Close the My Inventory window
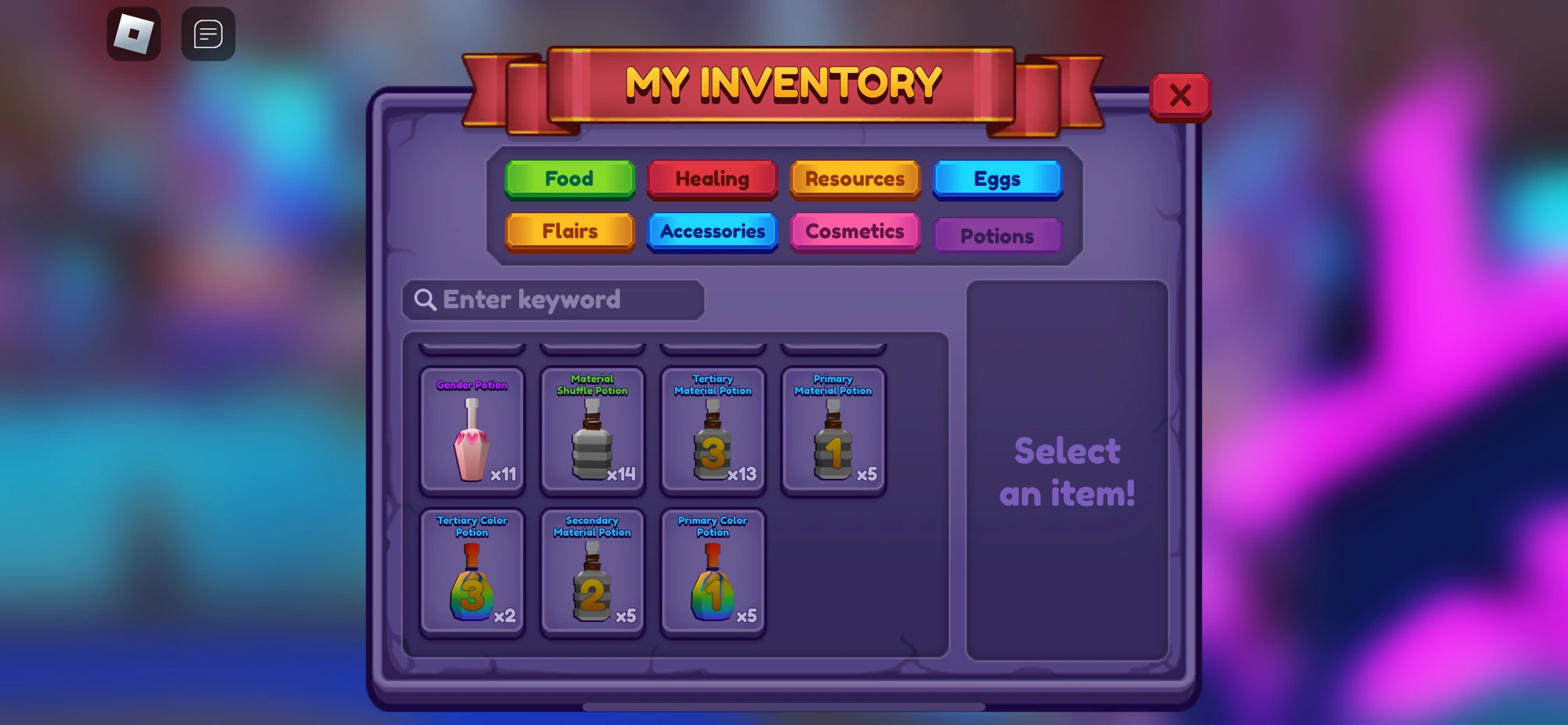The image size is (1568, 725). coord(1181,95)
